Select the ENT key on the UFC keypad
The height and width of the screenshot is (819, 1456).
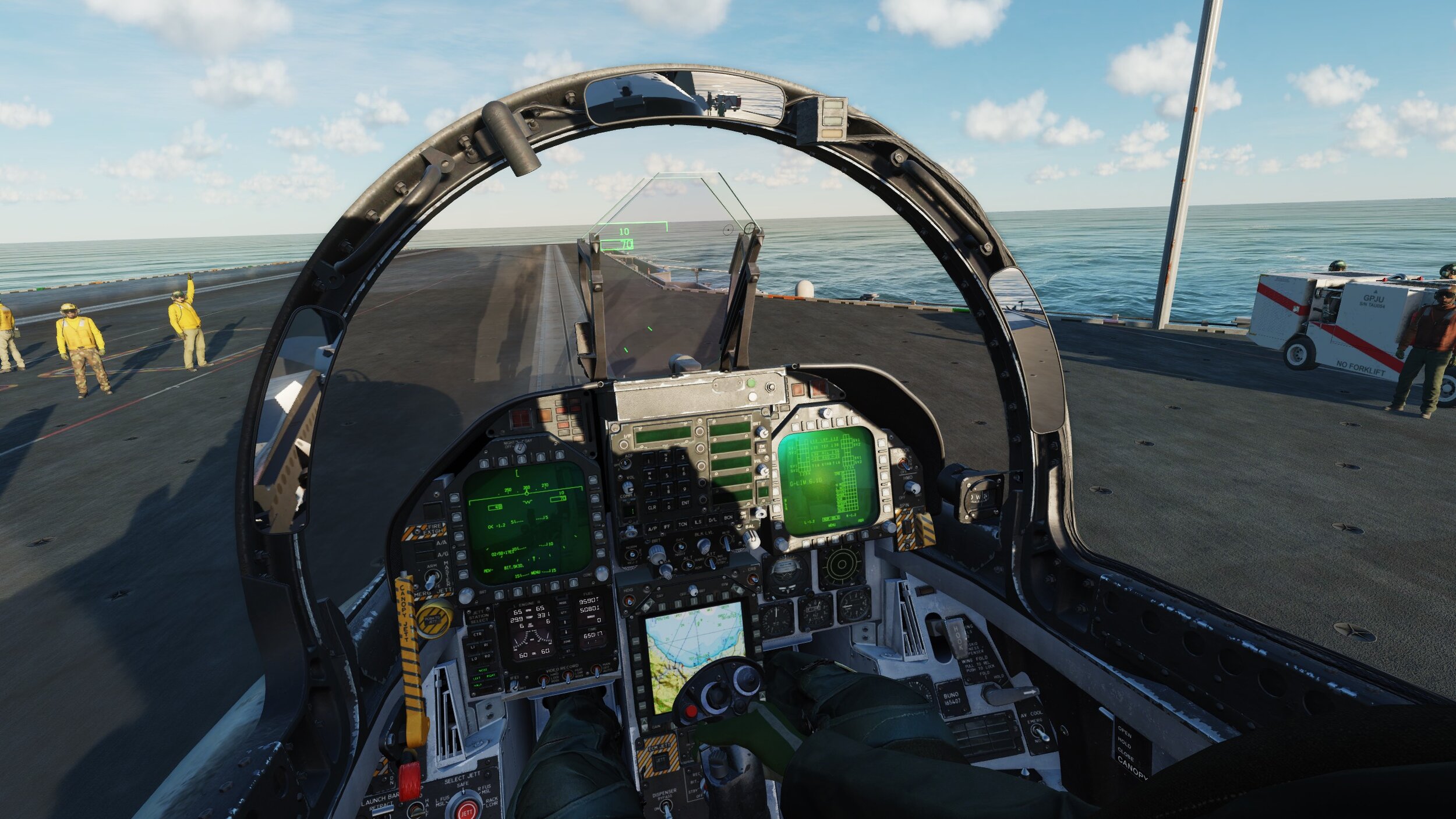(x=685, y=502)
